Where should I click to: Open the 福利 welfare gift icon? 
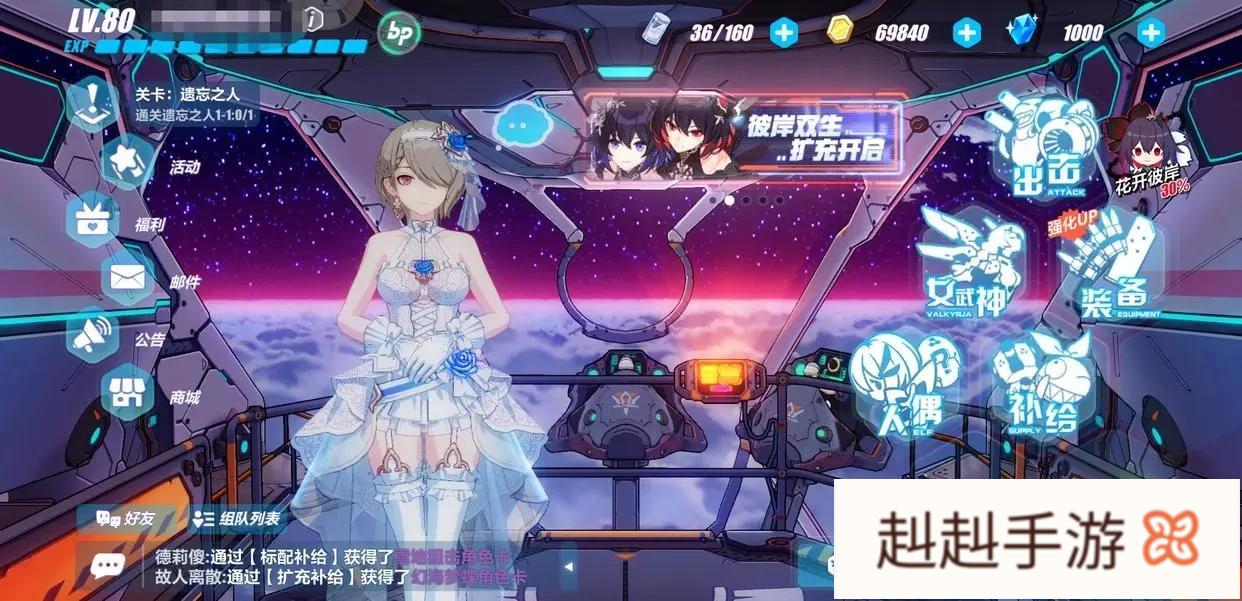93,219
